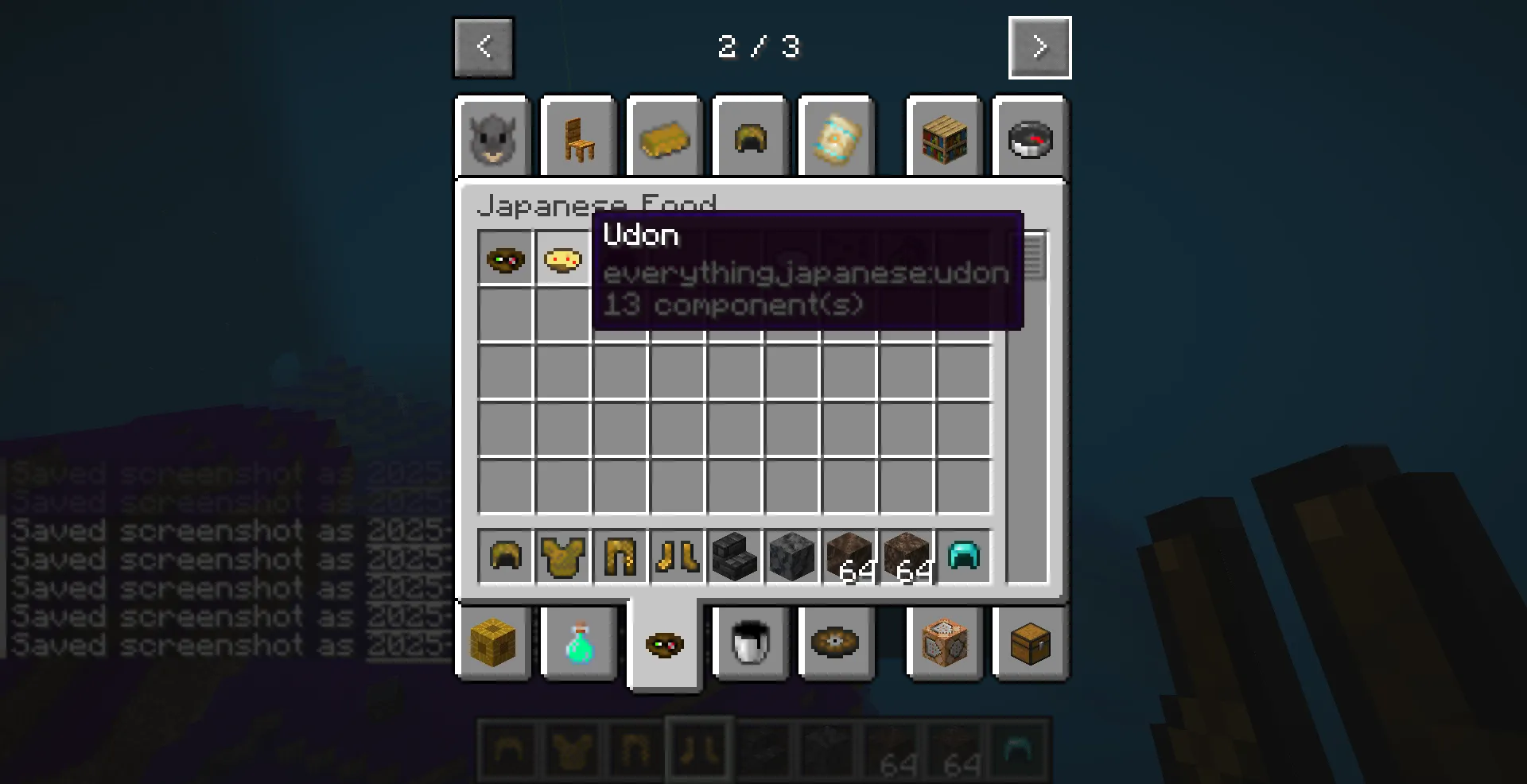Select the wooden chair creative tab
This screenshot has height=784, width=1527.
tap(578, 137)
